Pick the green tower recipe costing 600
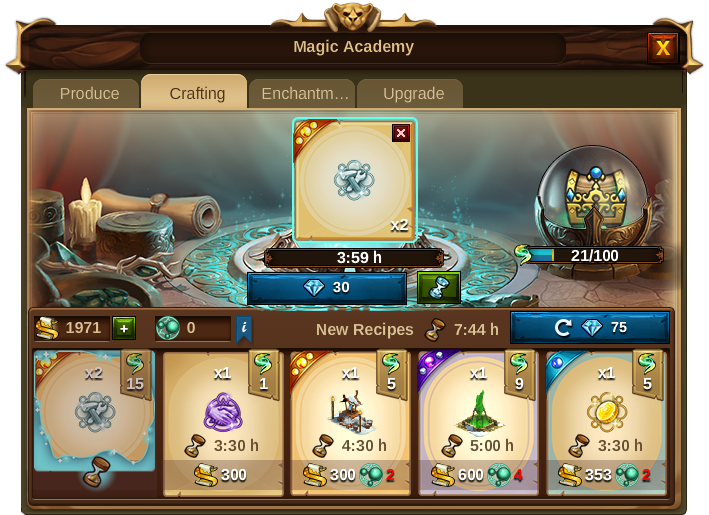 coord(478,422)
